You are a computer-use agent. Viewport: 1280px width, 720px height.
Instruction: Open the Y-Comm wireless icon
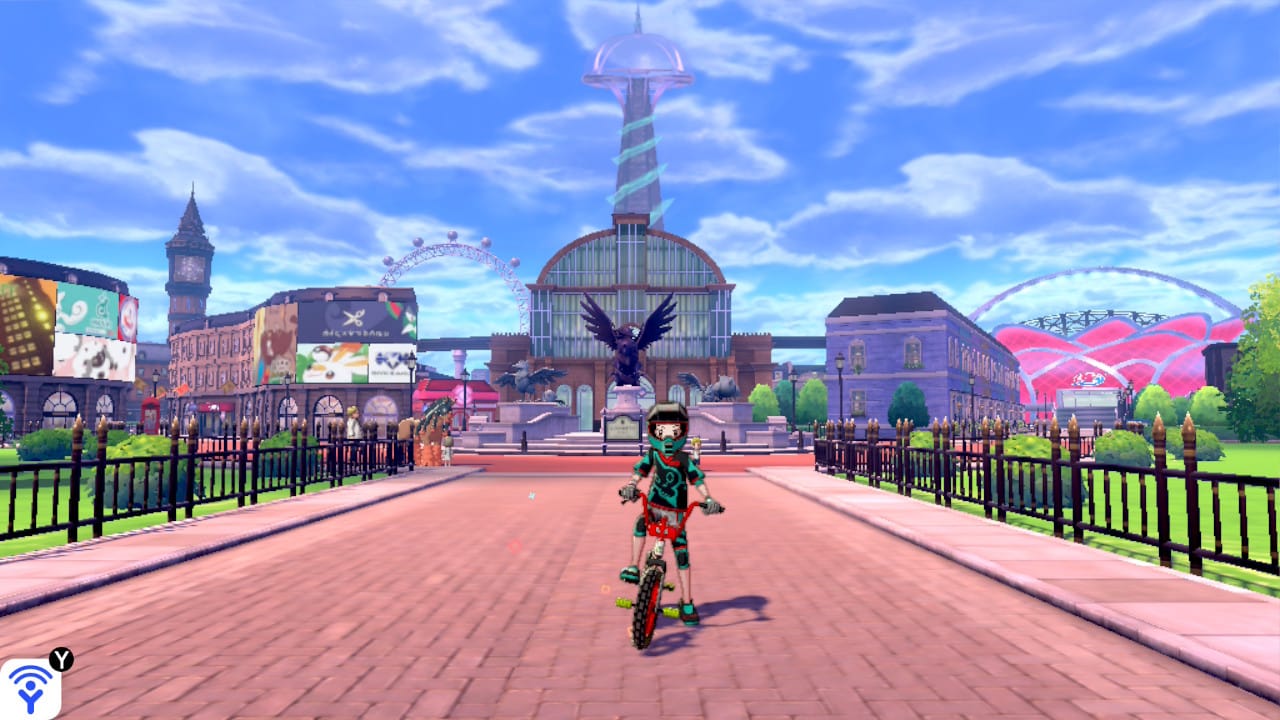30,689
